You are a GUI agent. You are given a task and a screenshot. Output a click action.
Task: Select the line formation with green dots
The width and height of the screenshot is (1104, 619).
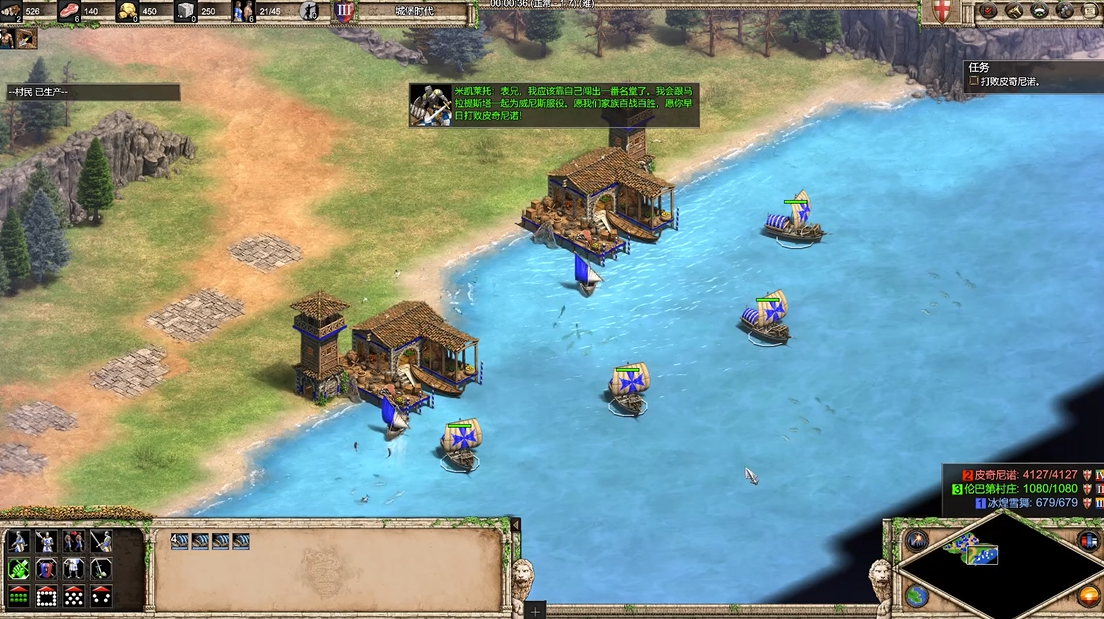(x=18, y=596)
